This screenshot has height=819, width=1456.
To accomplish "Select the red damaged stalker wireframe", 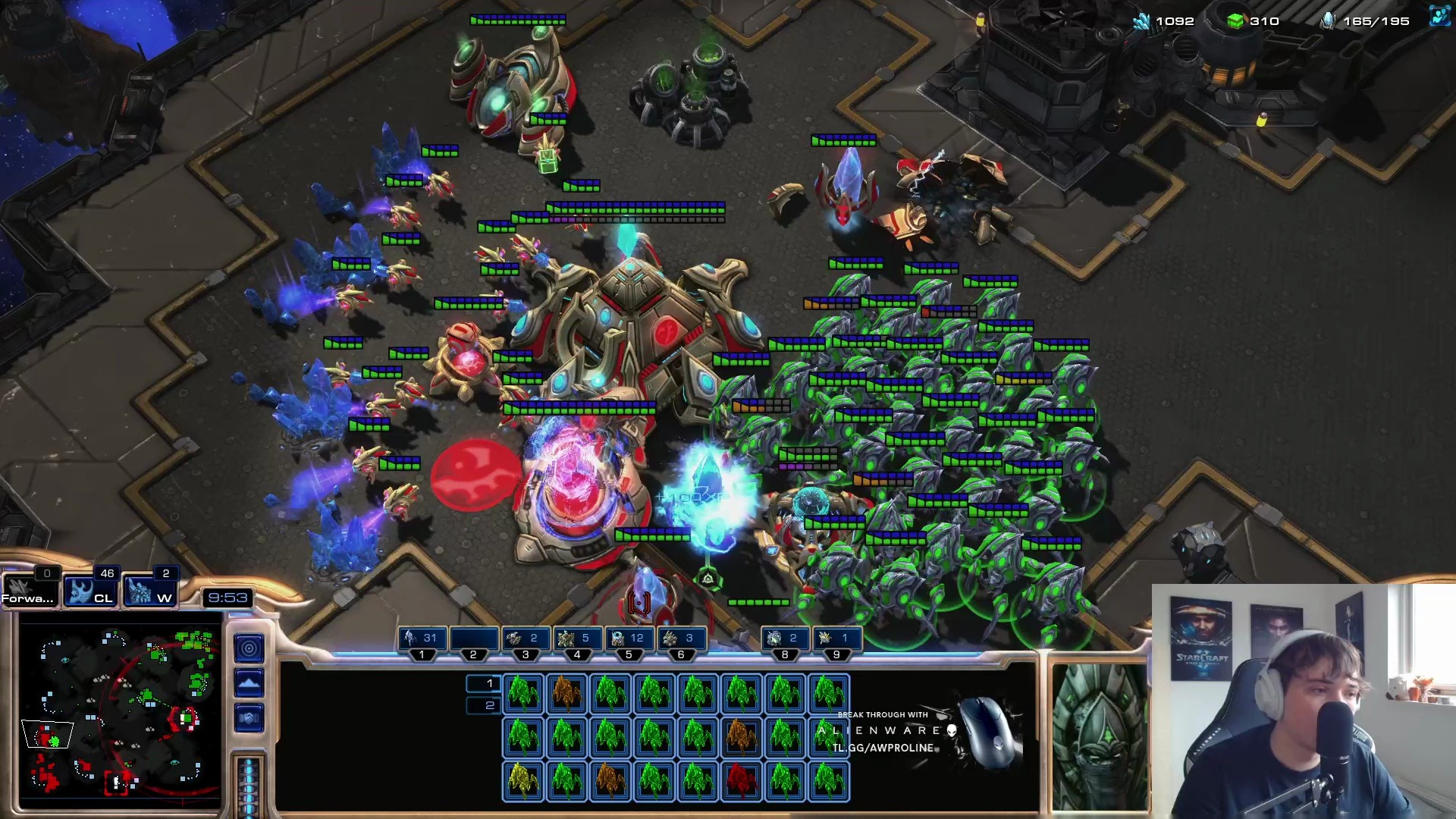I will click(x=741, y=780).
